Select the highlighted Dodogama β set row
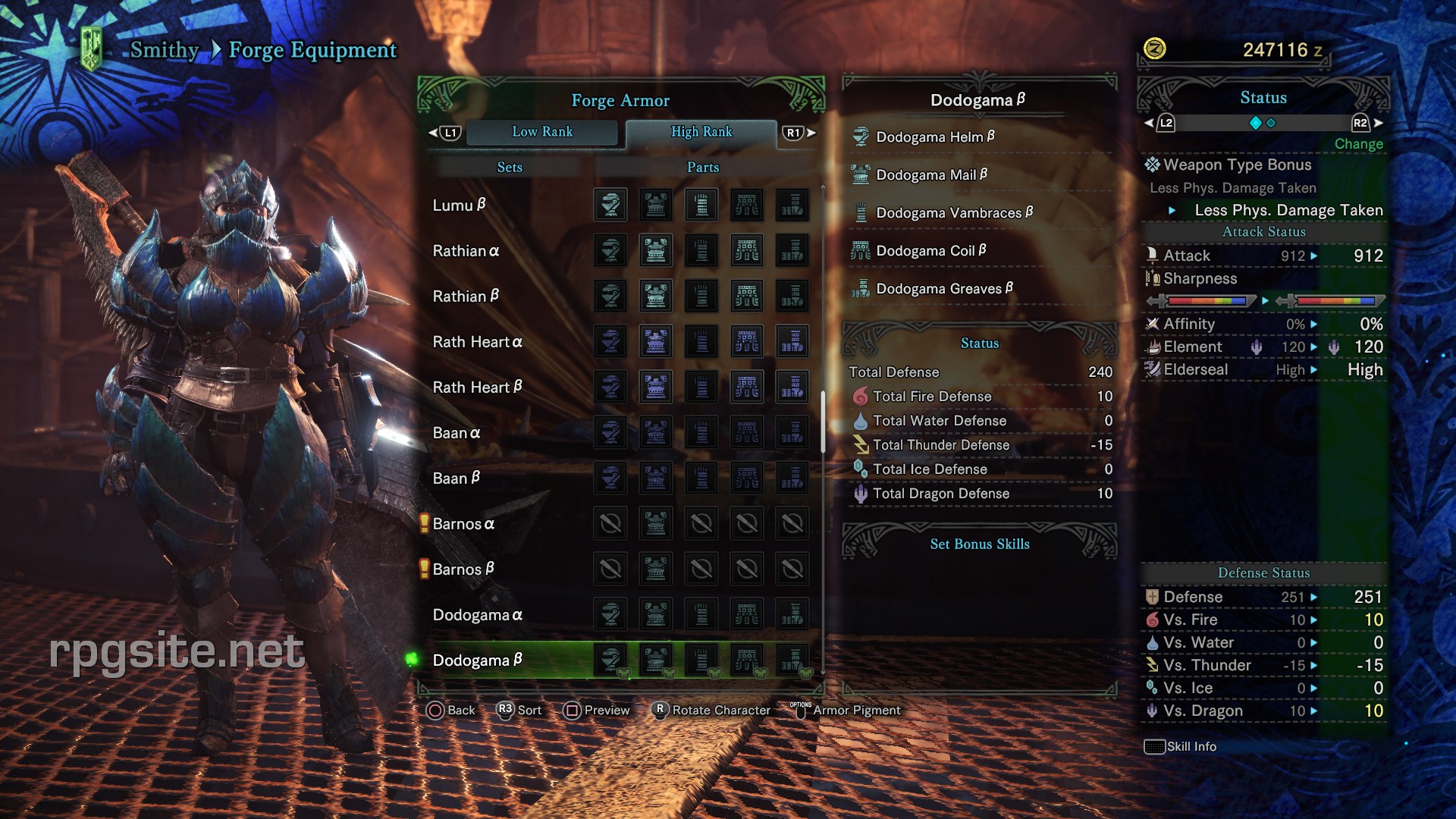 tap(478, 660)
